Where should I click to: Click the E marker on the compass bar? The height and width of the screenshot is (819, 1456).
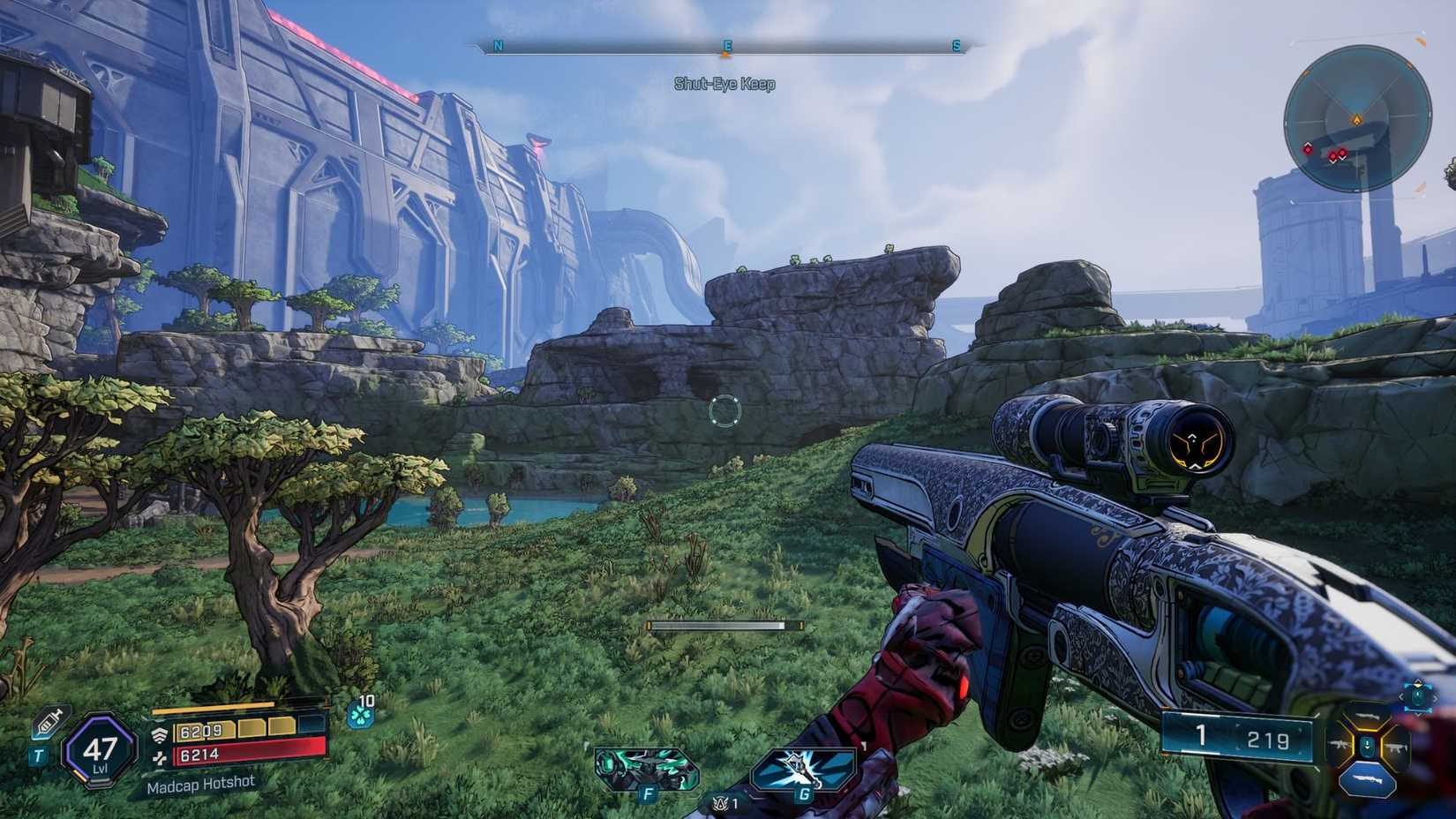(x=725, y=43)
